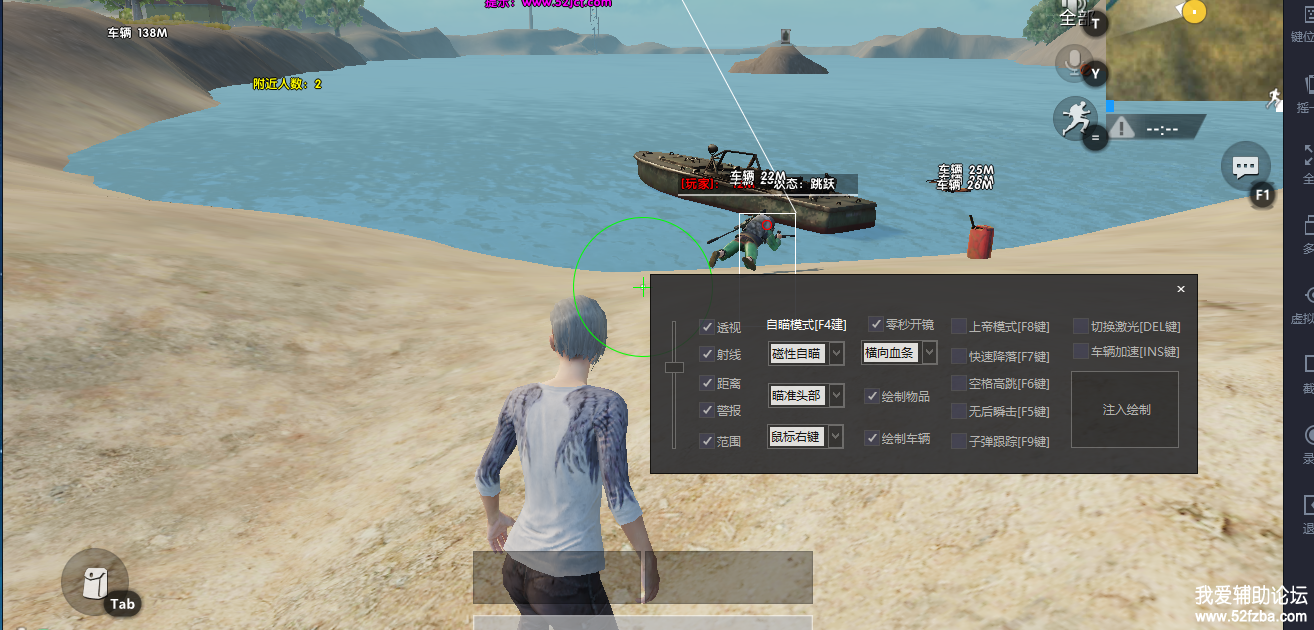The width and height of the screenshot is (1314, 630).
Task: Open the chat bubble button
Action: pyautogui.click(x=1245, y=167)
